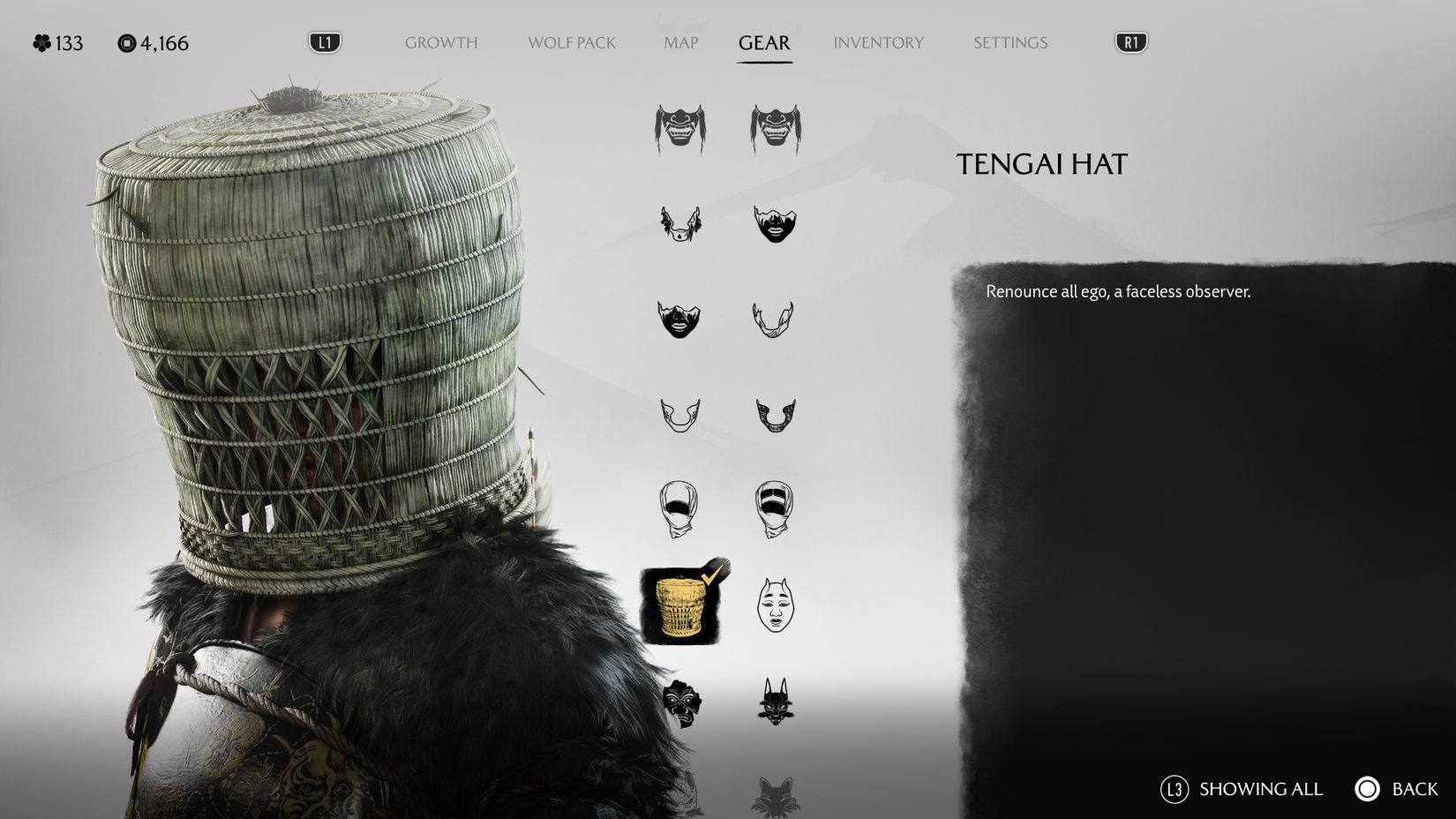Click the supplies coin currency icon
This screenshot has width=1456, height=819.
tap(124, 42)
